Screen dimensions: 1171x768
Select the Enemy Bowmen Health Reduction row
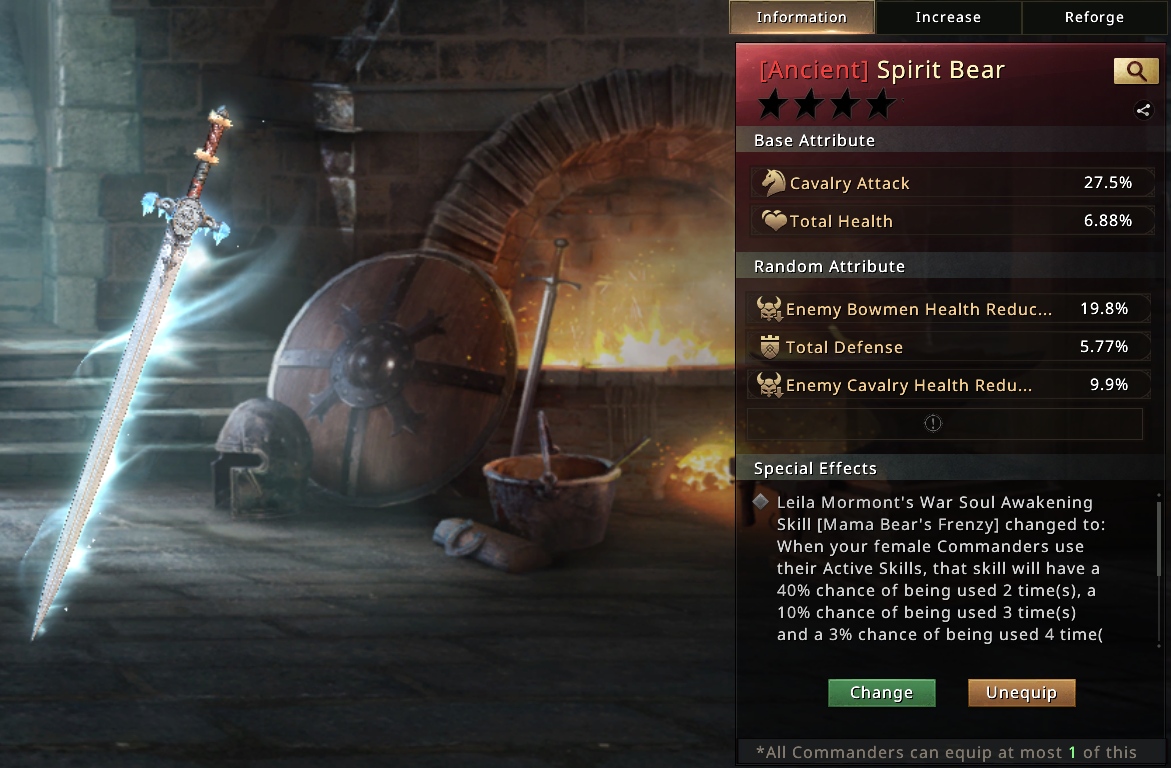945,309
